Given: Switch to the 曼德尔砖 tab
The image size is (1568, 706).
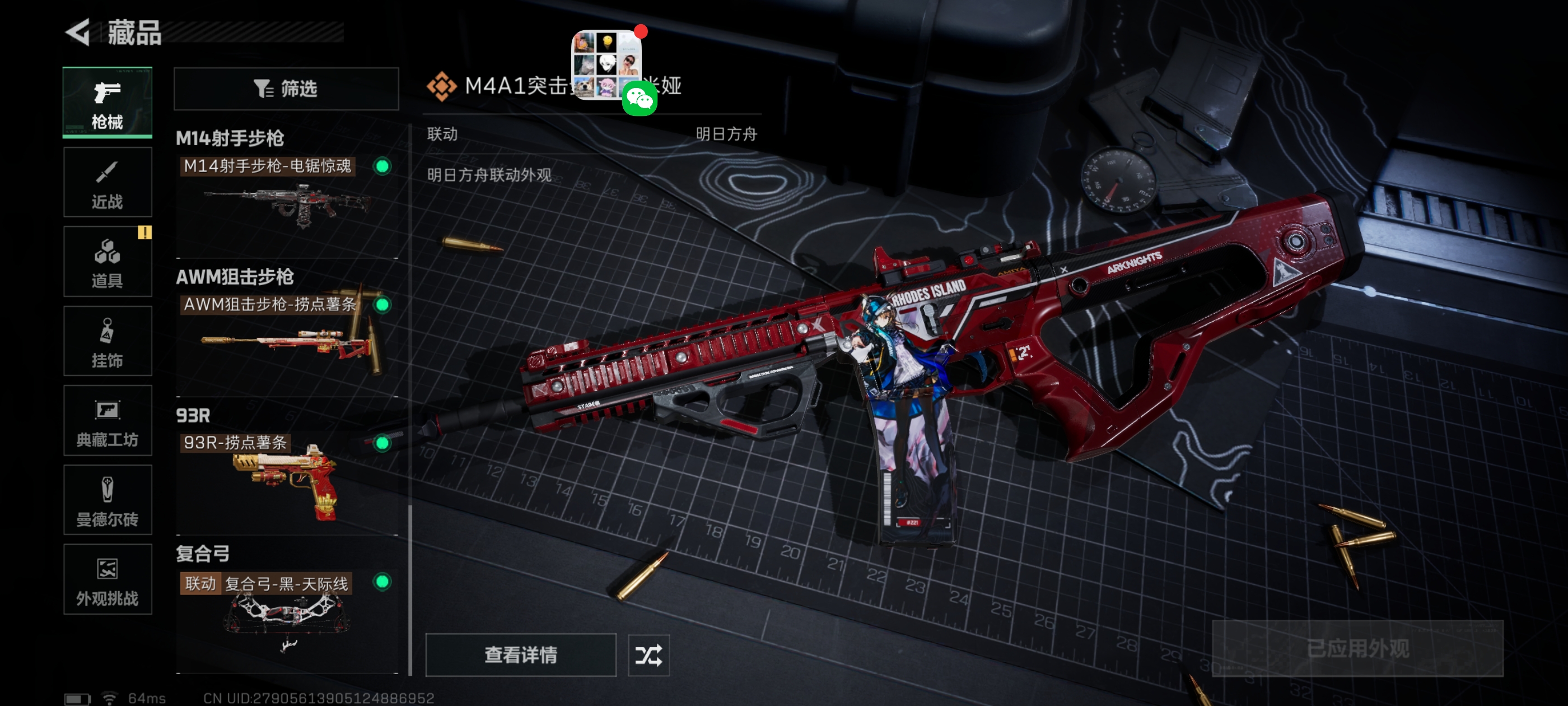Looking at the screenshot, I should 107,500.
